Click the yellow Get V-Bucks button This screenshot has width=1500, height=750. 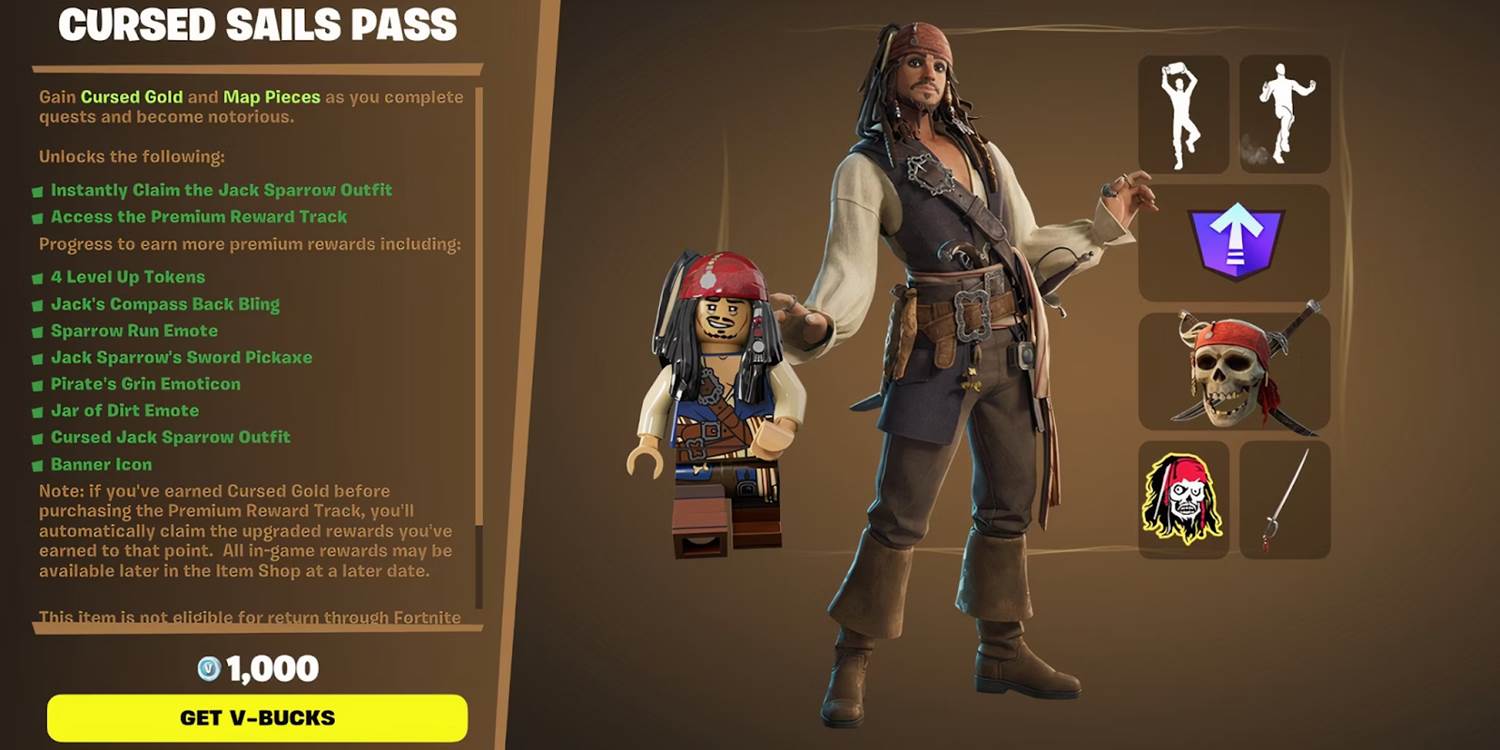tap(257, 718)
